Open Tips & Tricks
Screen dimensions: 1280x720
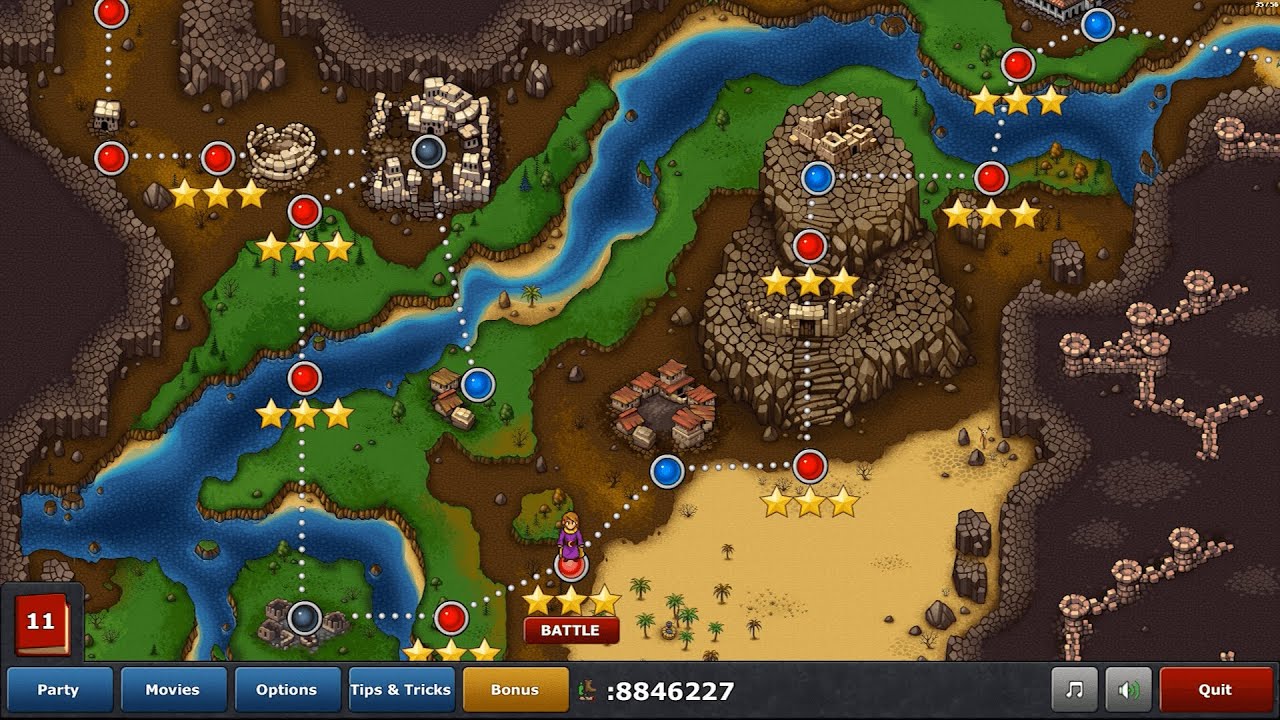(x=401, y=690)
